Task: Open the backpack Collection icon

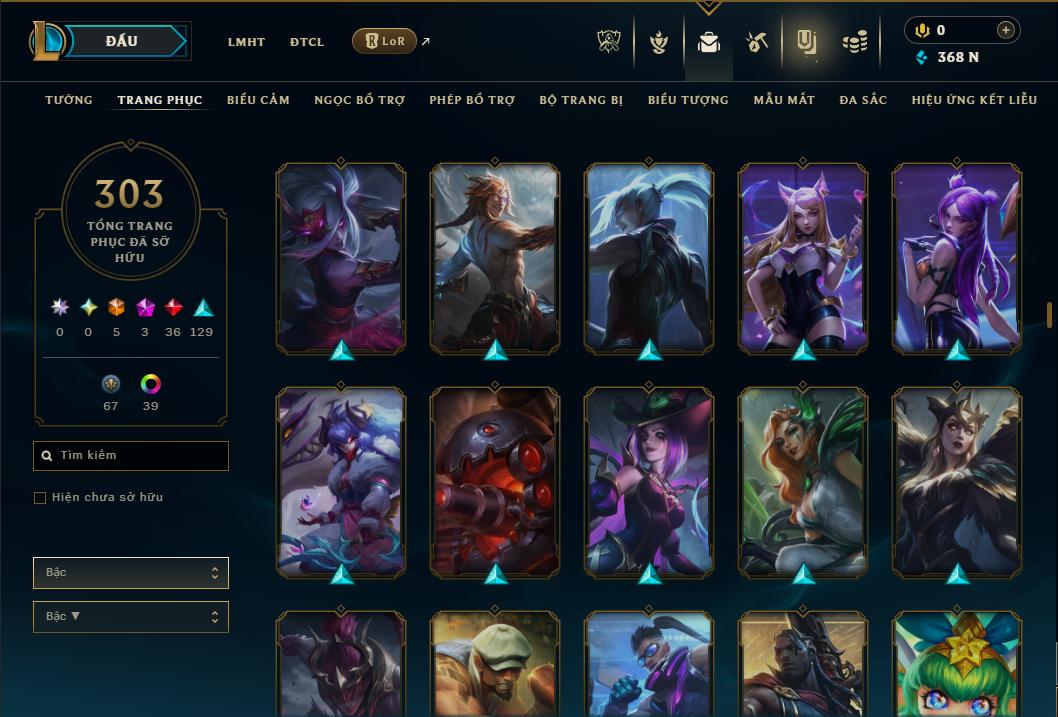Action: (x=709, y=42)
